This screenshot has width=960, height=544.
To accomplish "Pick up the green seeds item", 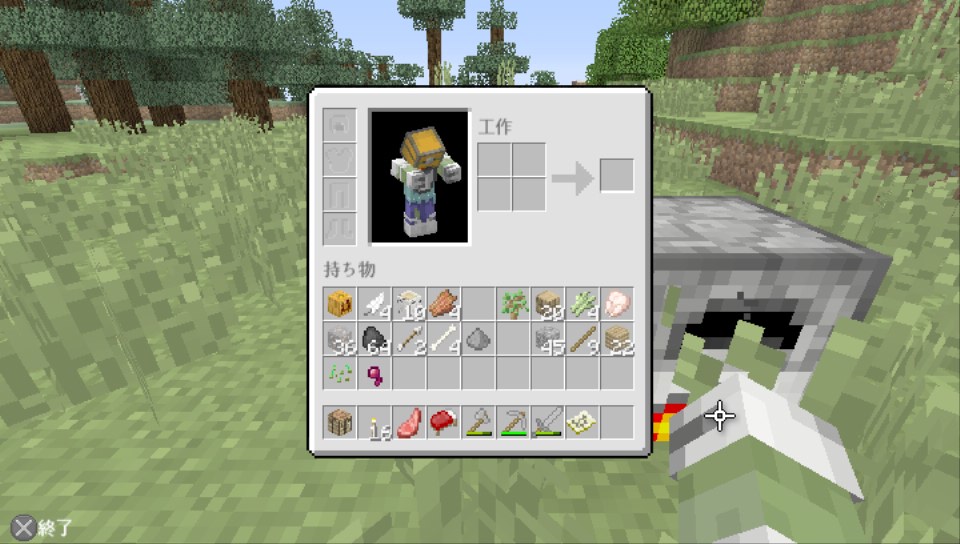I will pyautogui.click(x=340, y=373).
